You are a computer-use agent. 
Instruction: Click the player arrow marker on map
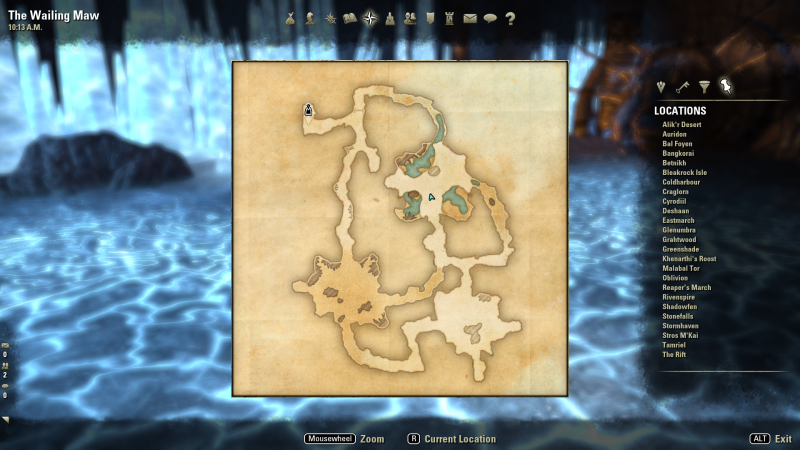tap(431, 198)
